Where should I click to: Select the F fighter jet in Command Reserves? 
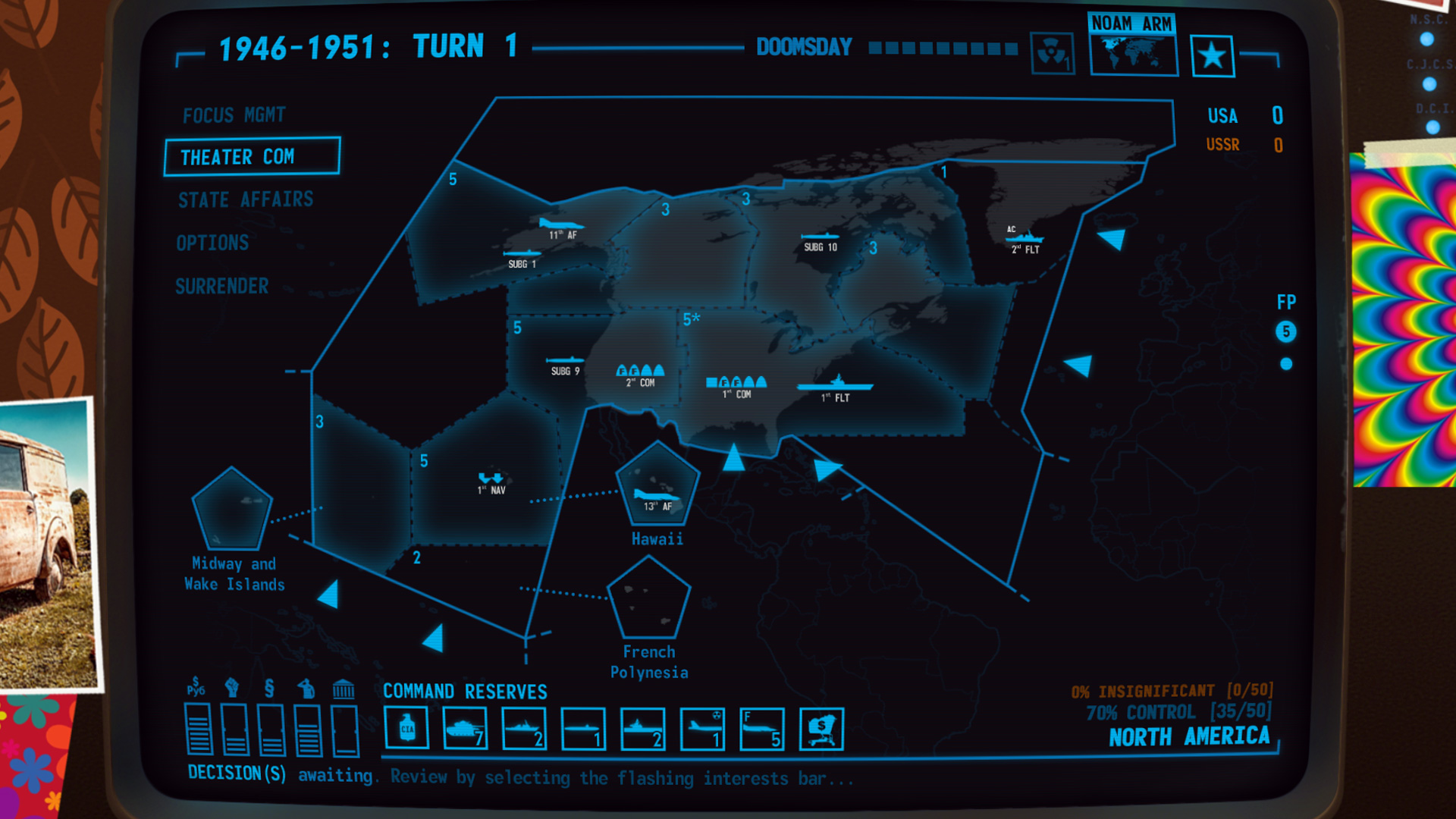click(x=761, y=727)
